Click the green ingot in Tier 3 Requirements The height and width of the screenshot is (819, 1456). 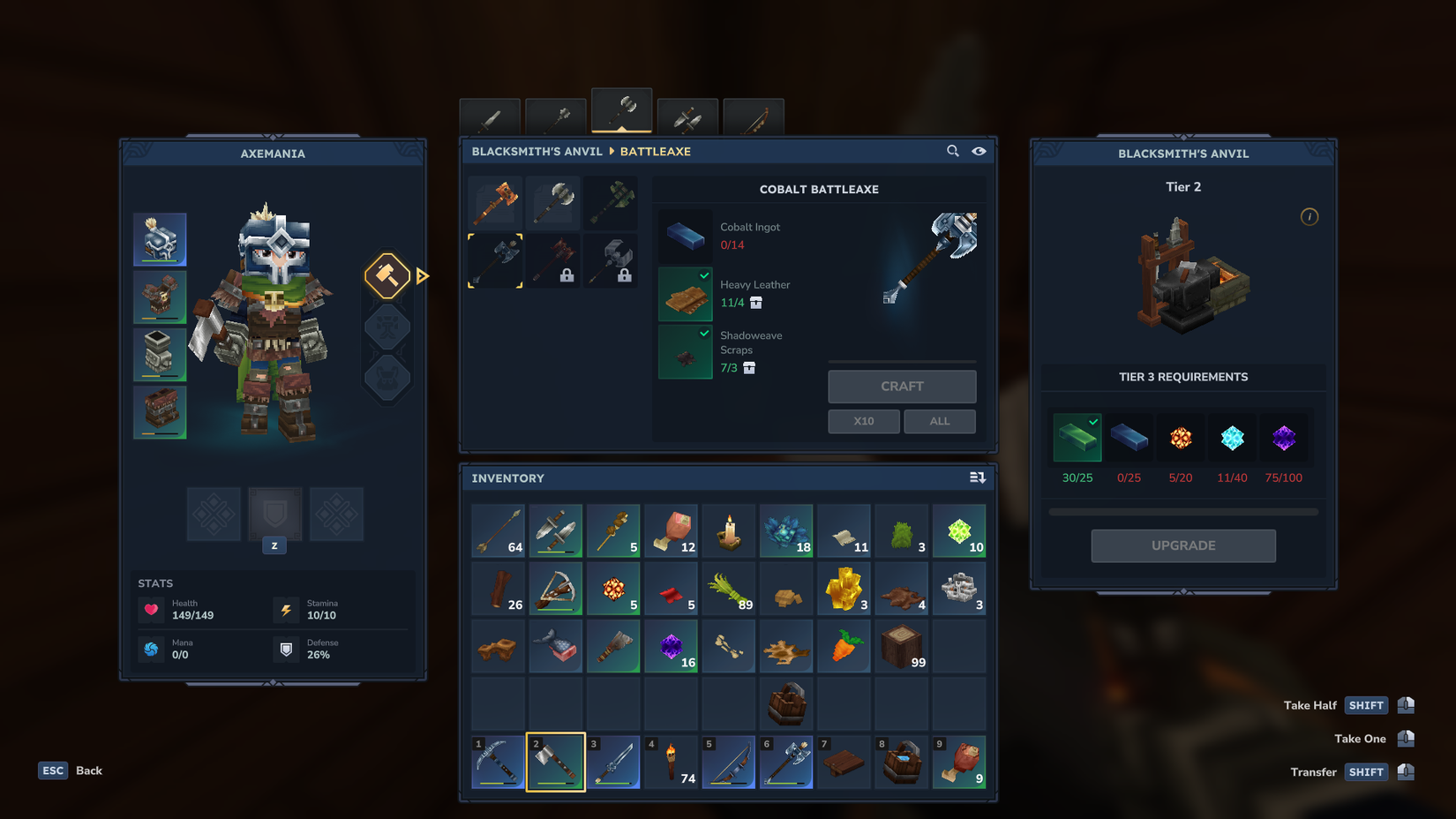click(x=1077, y=437)
